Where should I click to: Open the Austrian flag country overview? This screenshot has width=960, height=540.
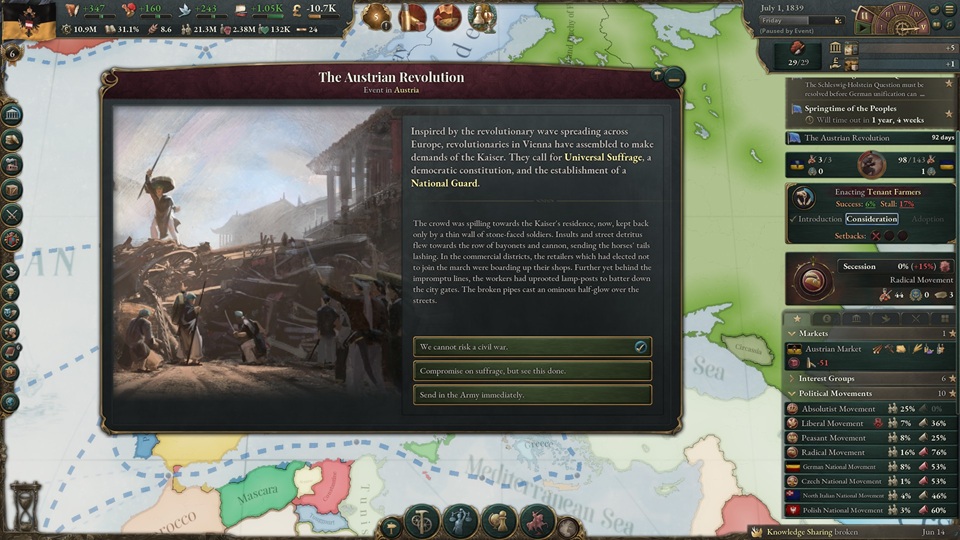[x=28, y=22]
